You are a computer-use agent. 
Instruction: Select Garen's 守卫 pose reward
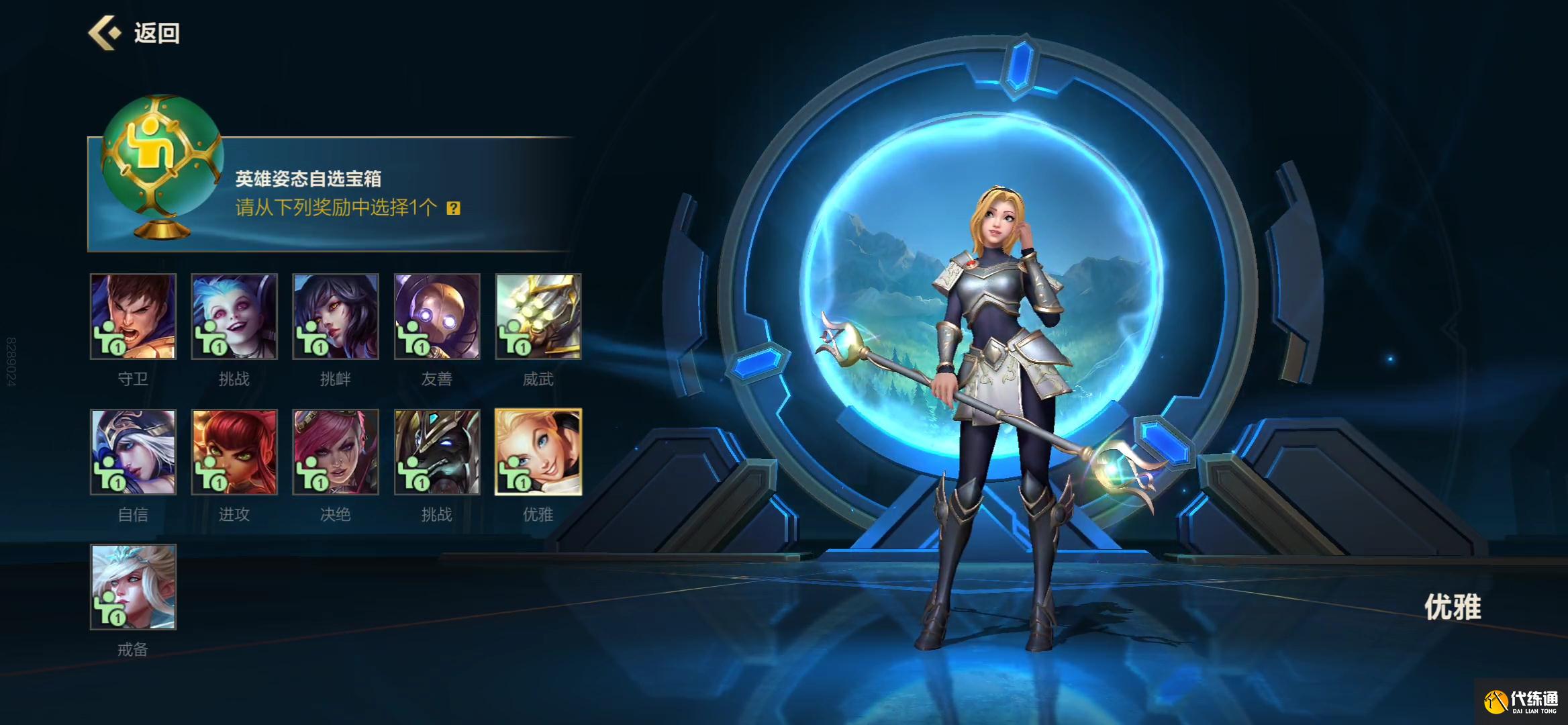click(134, 316)
